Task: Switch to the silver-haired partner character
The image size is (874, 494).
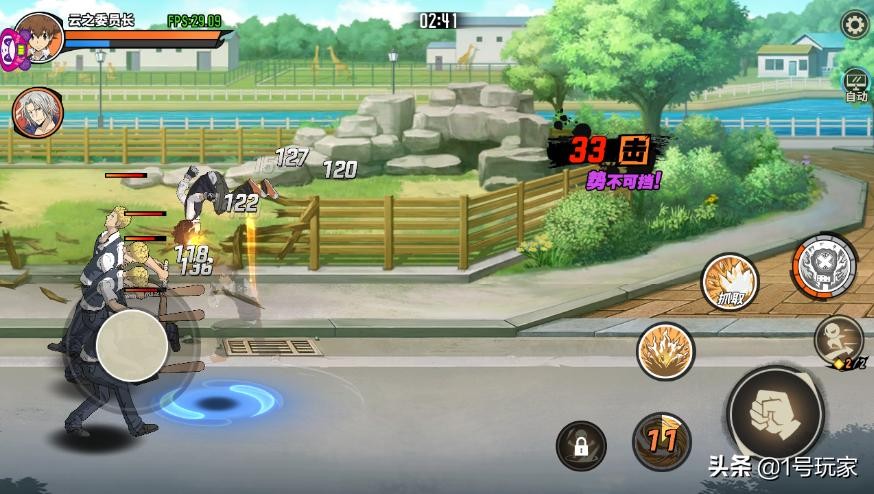Action: (38, 110)
